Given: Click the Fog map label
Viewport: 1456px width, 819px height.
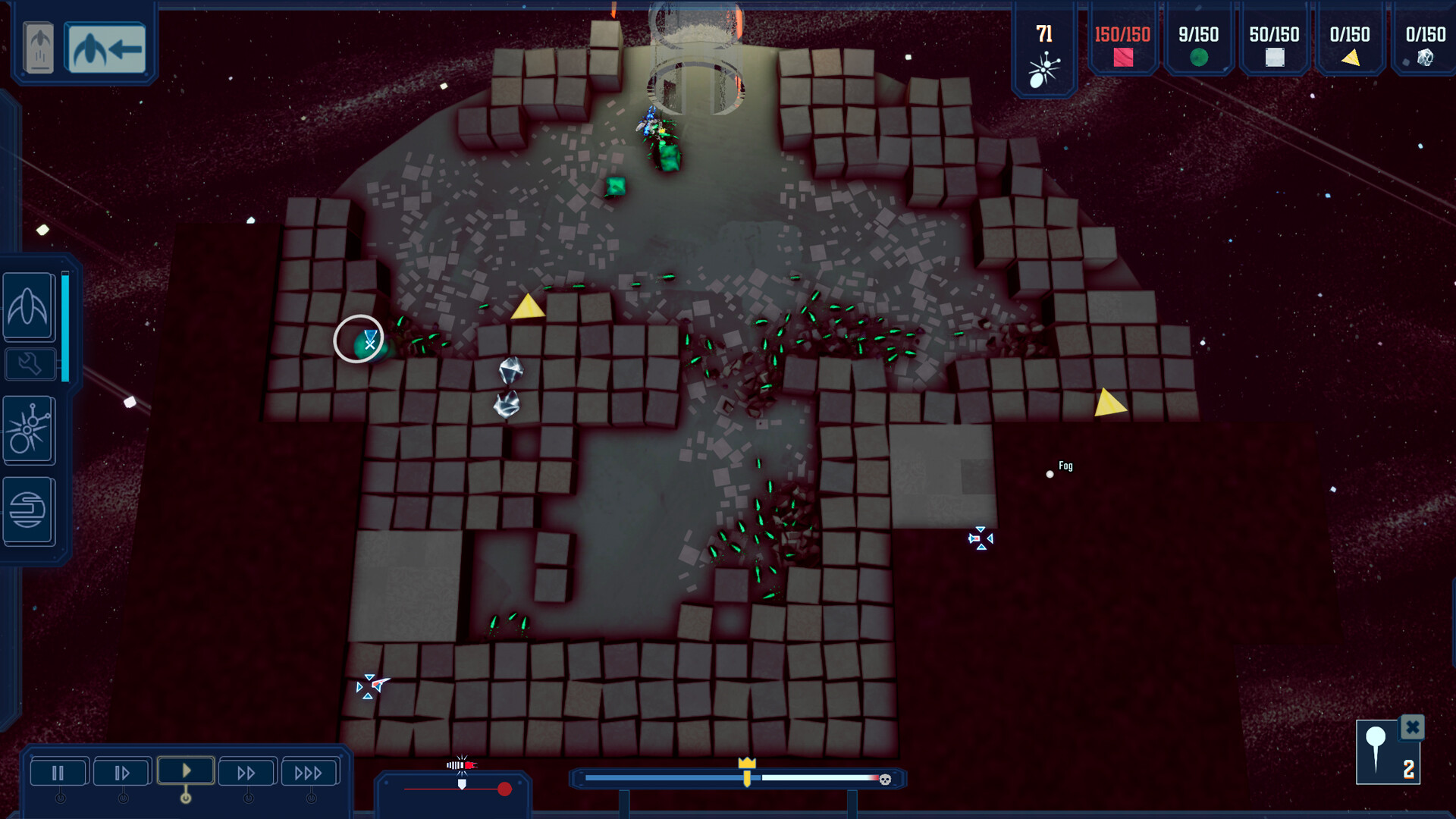Looking at the screenshot, I should click(x=1065, y=466).
